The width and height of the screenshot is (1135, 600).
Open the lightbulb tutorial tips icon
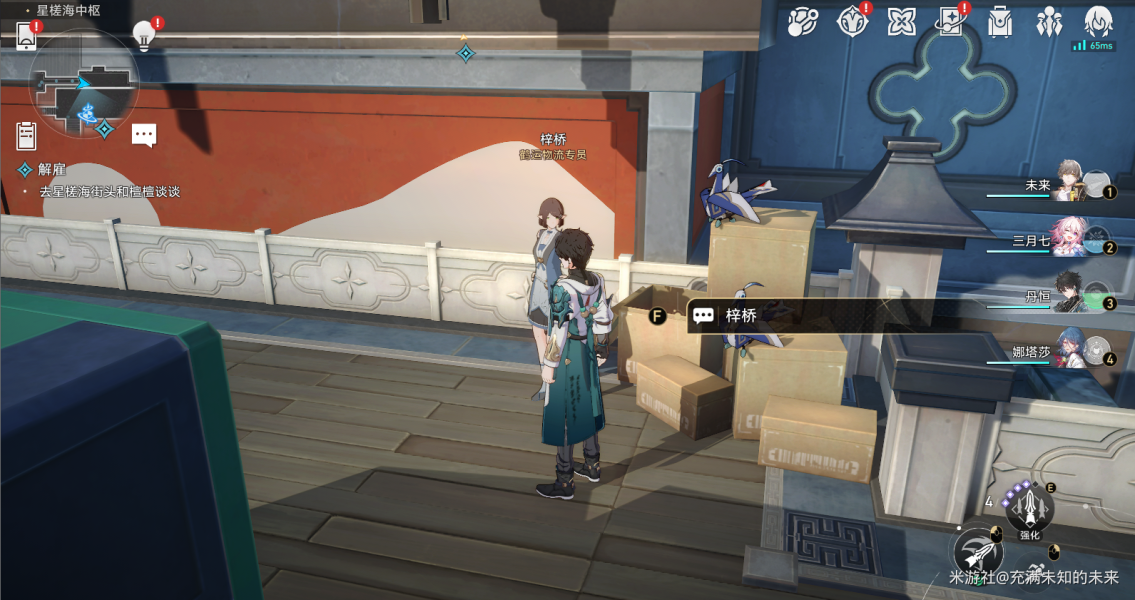[x=144, y=36]
